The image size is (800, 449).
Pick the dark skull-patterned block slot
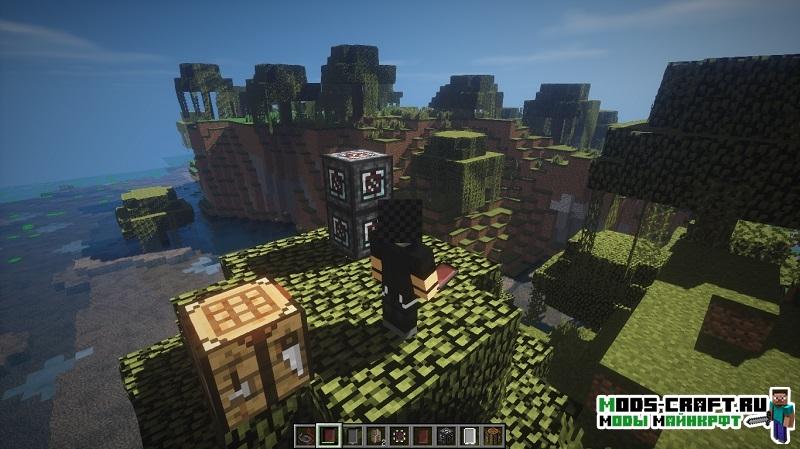(447, 436)
